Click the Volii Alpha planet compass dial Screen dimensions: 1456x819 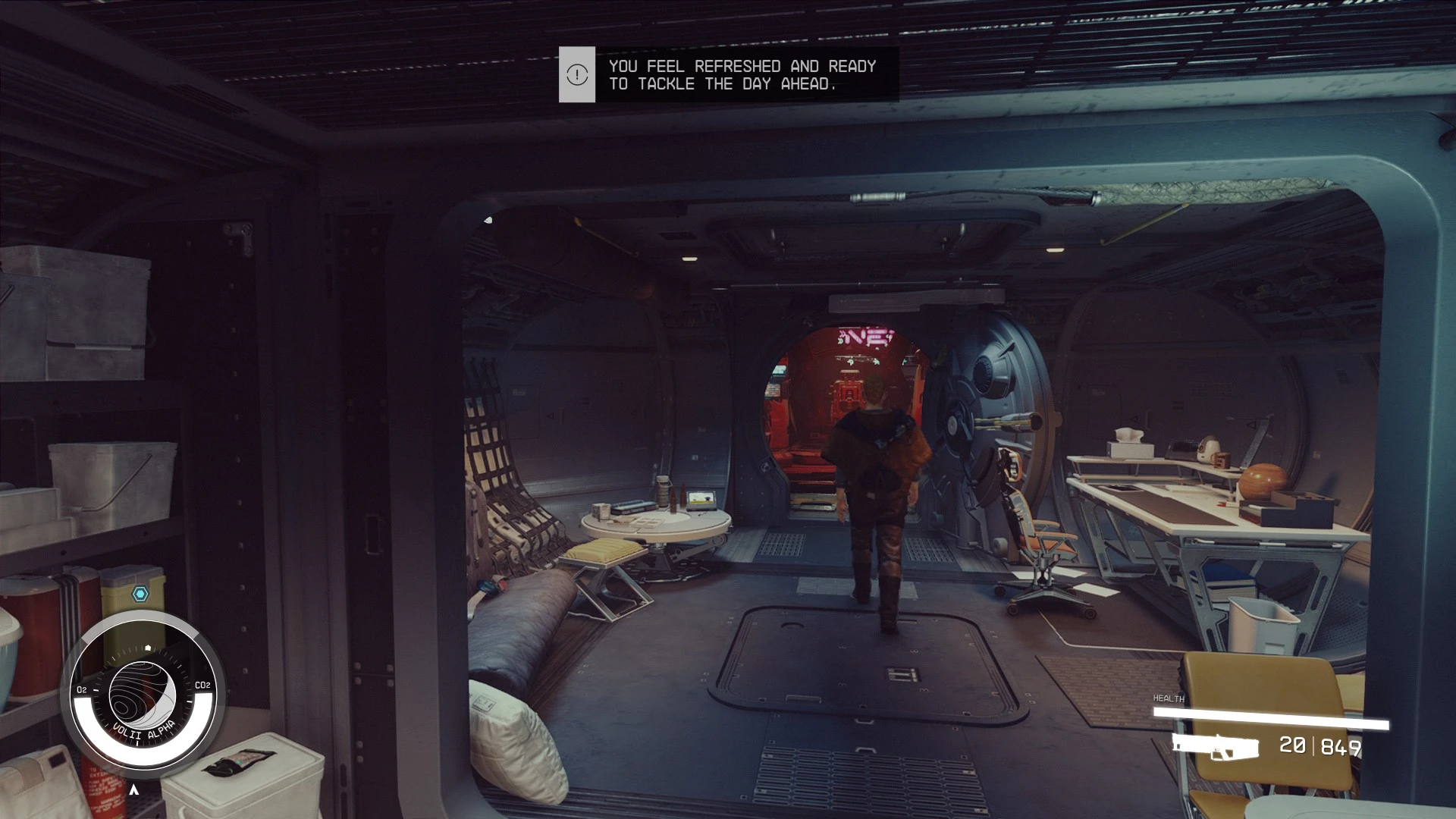143,695
